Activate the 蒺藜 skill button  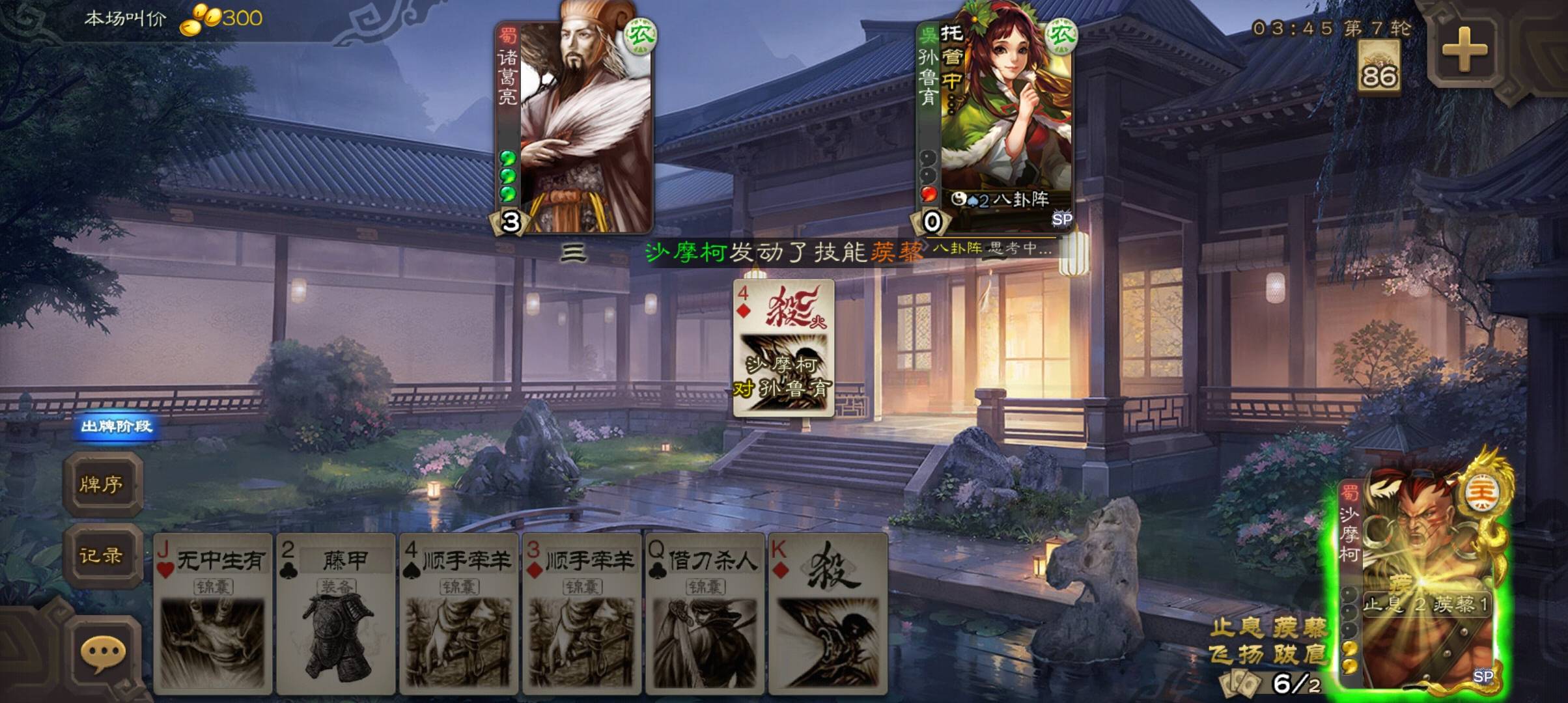point(1300,627)
